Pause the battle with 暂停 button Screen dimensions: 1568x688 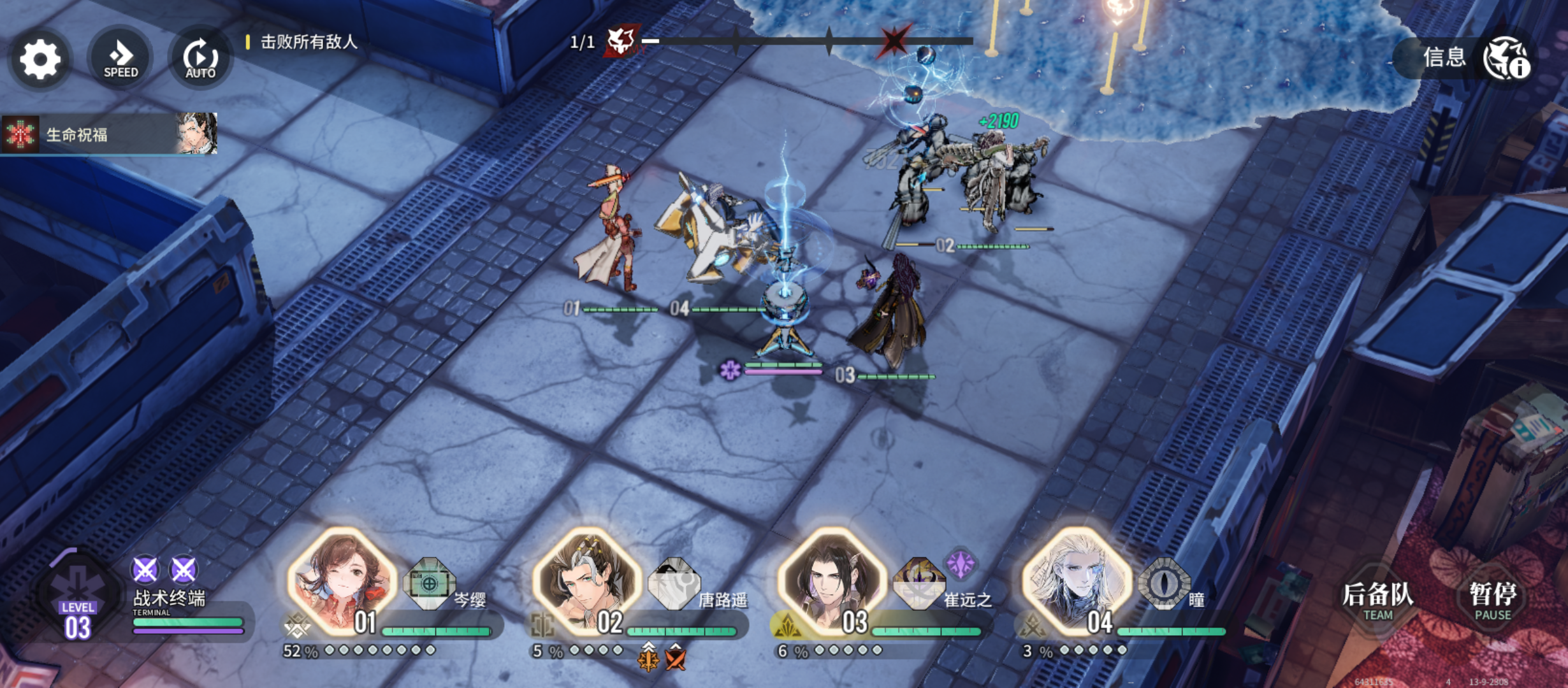[x=1493, y=600]
